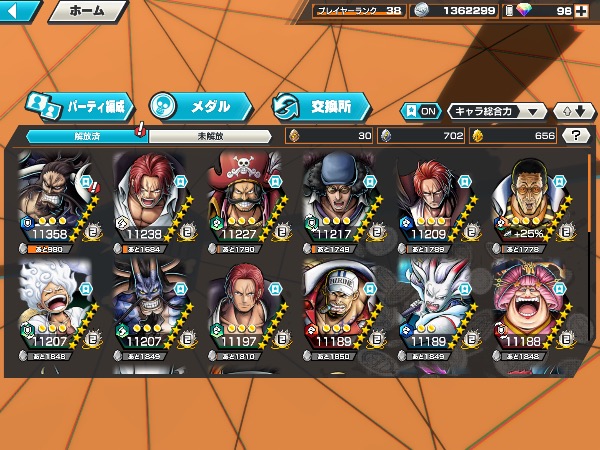The width and height of the screenshot is (600, 450).
Task: Switch to the 解放済 unlocked tab
Action: tap(80, 136)
